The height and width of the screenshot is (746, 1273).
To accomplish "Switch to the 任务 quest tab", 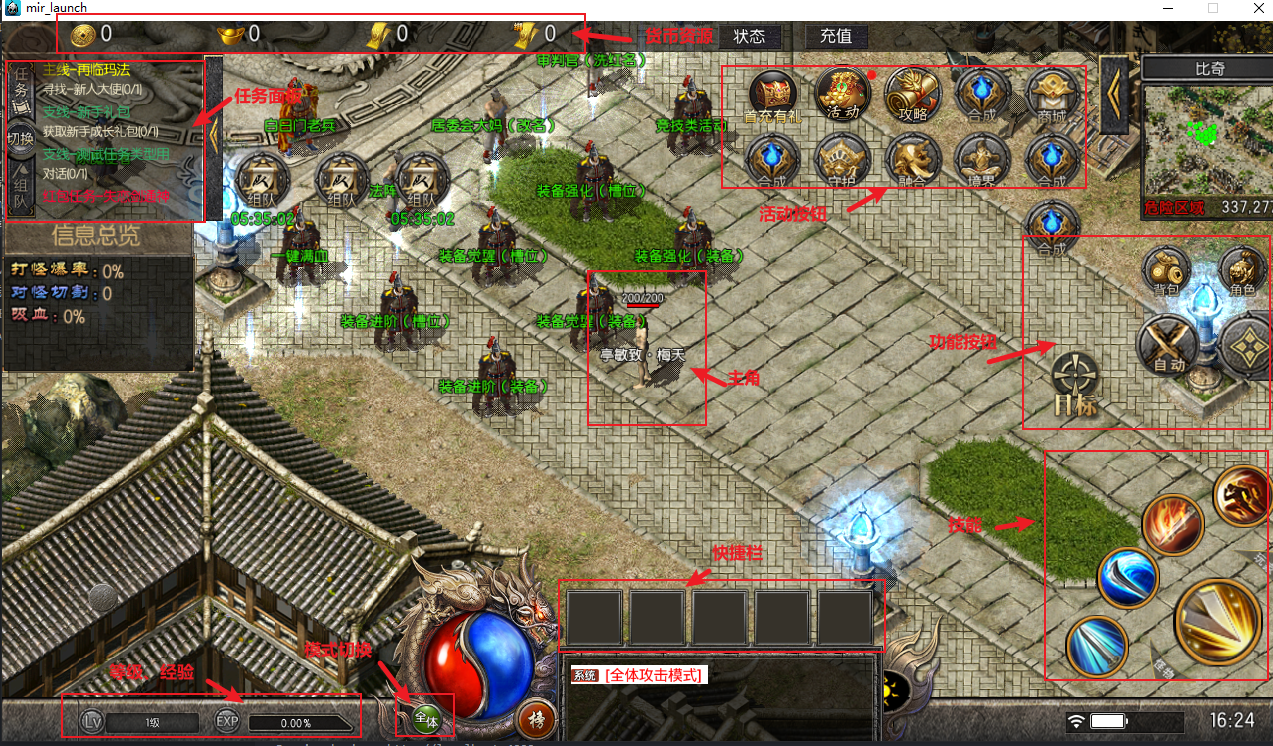I will 21,88.
